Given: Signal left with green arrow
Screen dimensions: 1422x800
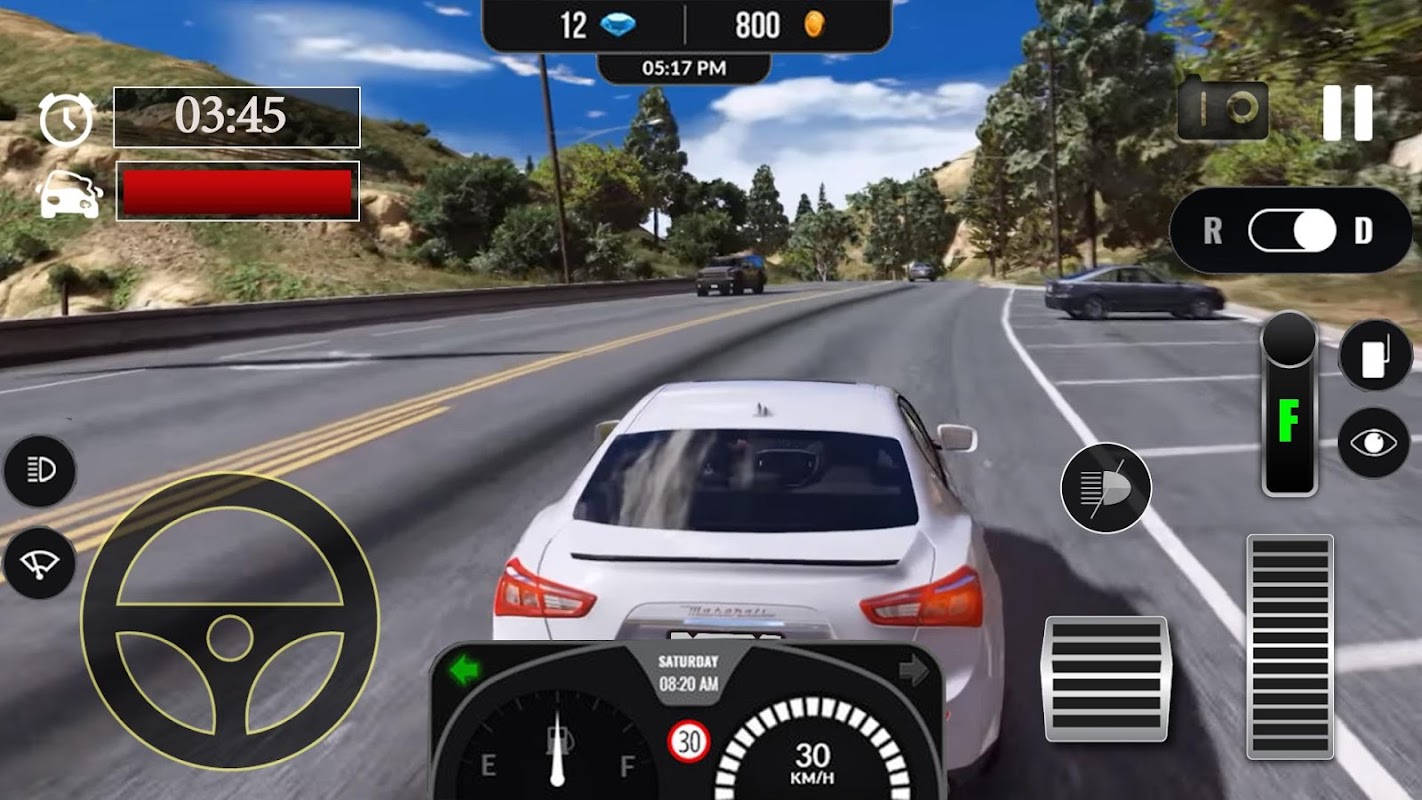Looking at the screenshot, I should click(x=464, y=670).
